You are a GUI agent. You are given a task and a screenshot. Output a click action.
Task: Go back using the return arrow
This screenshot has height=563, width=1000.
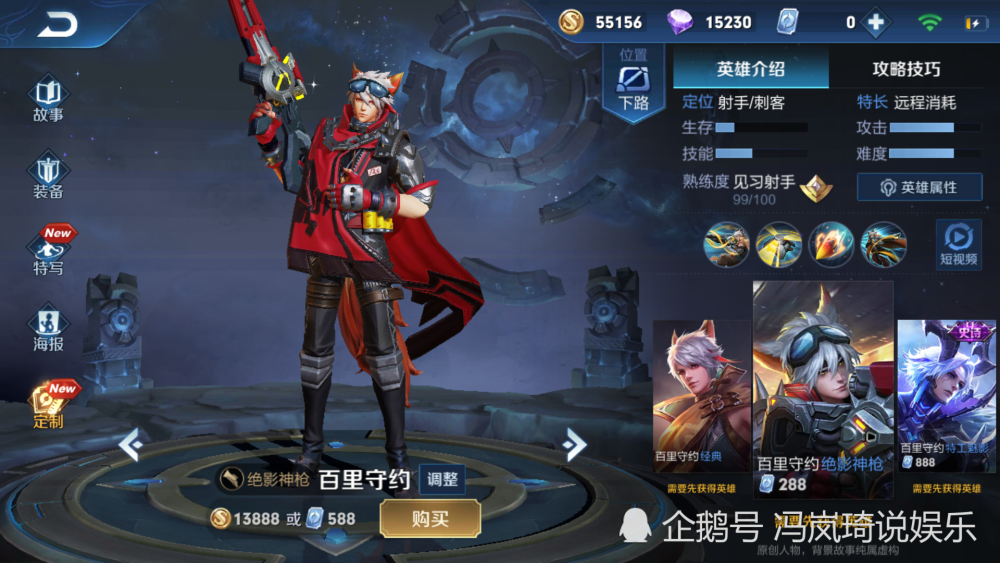click(x=57, y=25)
